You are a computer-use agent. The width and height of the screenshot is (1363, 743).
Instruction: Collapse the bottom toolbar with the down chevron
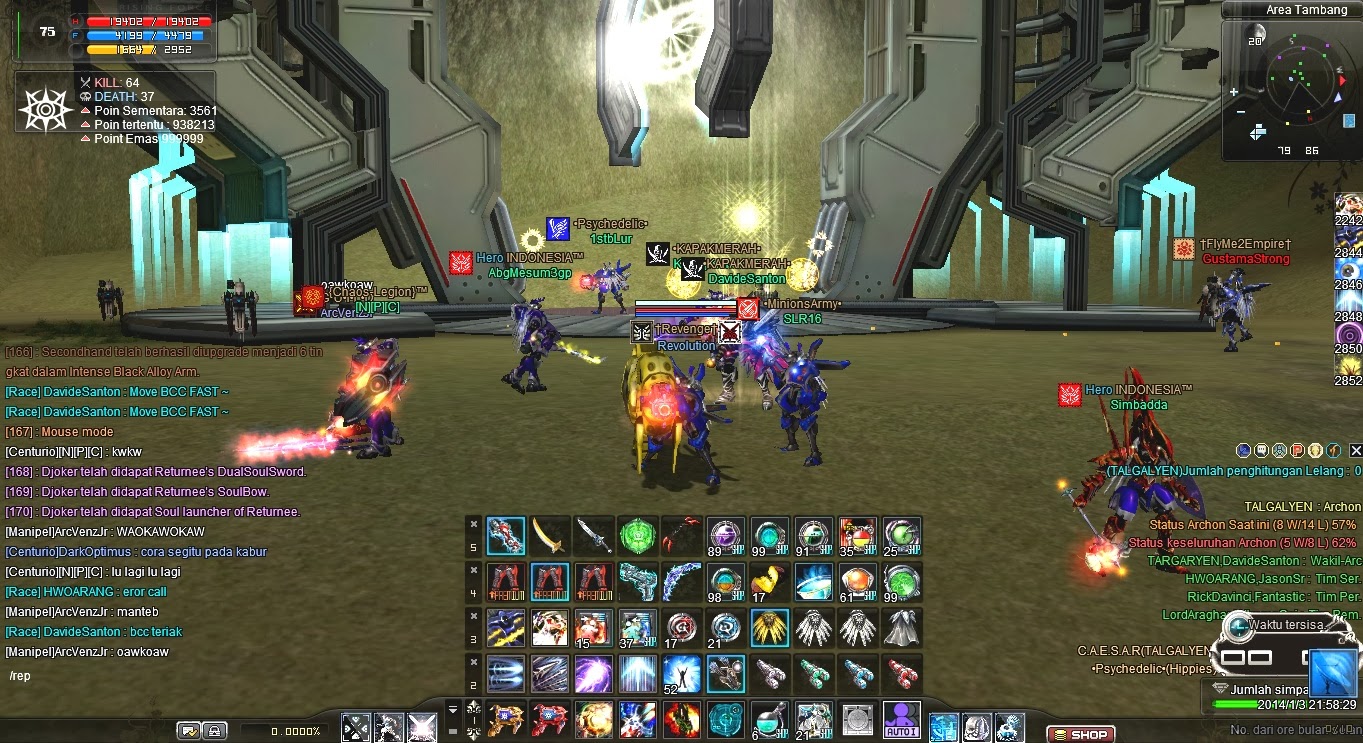click(452, 707)
